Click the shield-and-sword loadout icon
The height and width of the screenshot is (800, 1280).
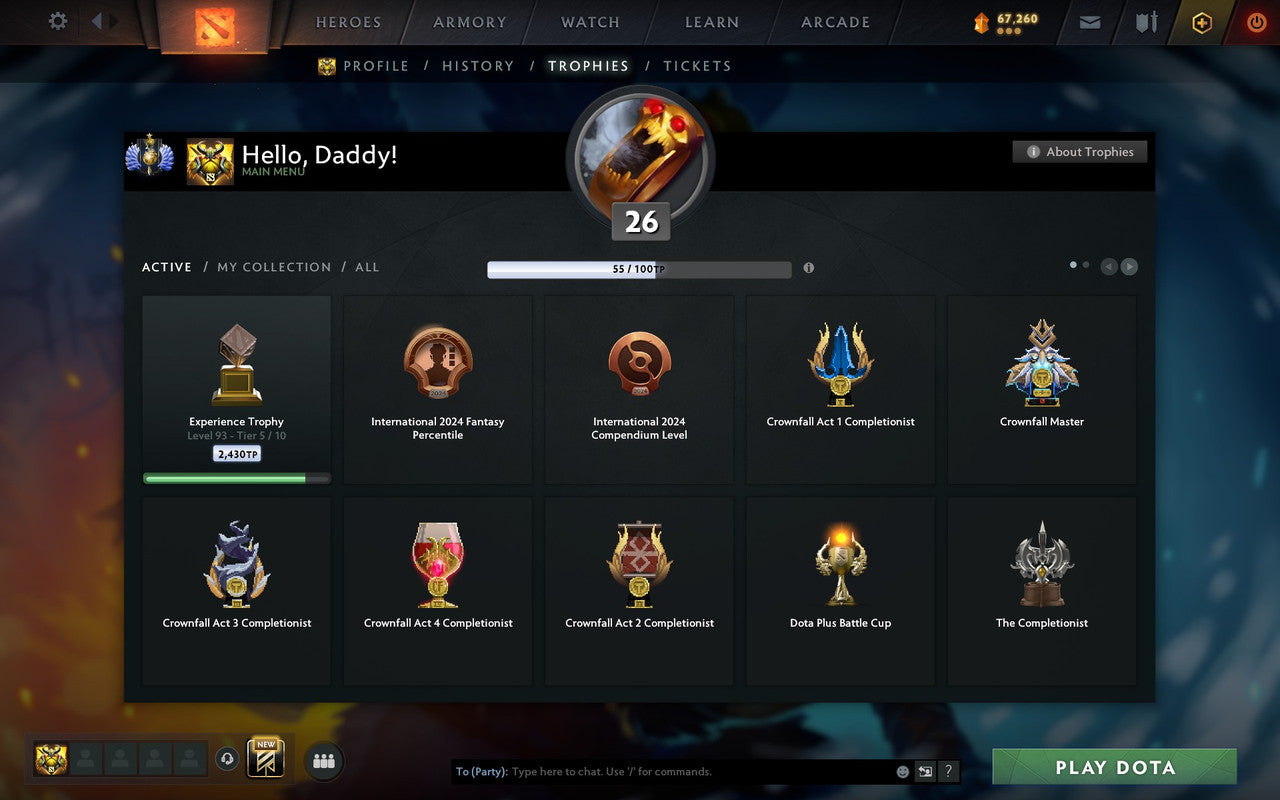tap(1145, 22)
